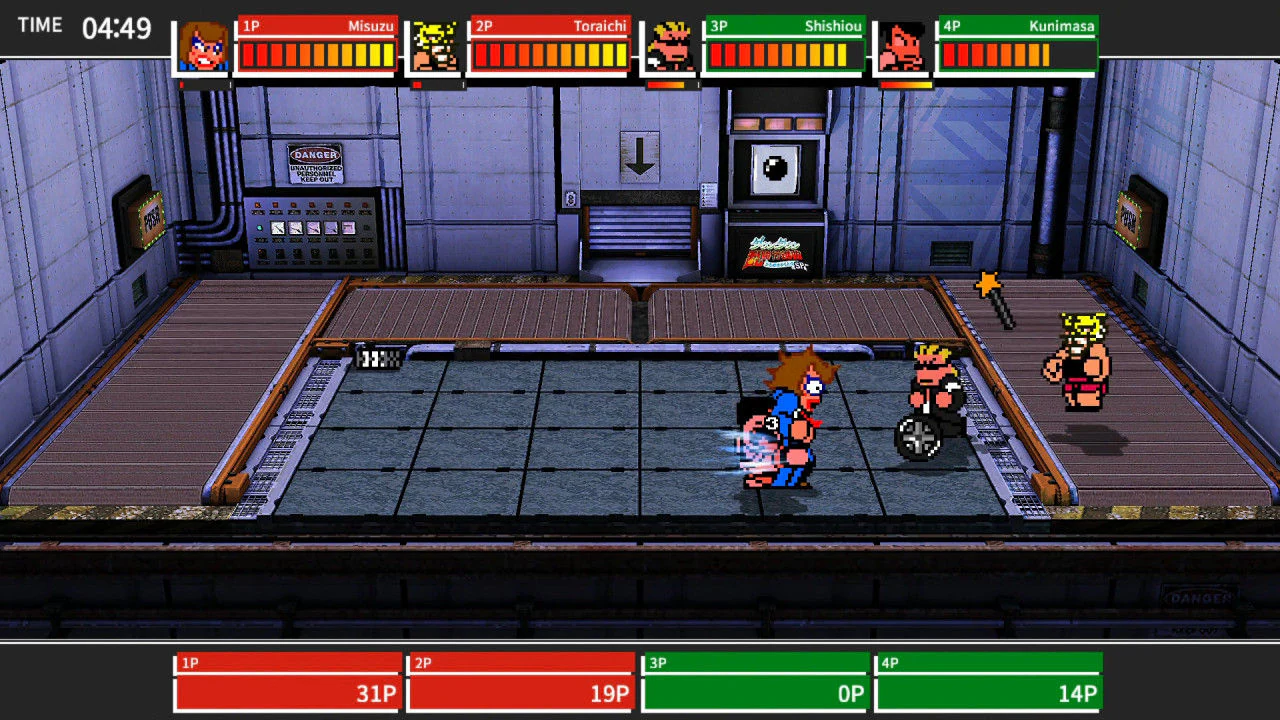Screen dimensions: 1280x720
Task: Click the 3P 0P score panel
Action: (x=755, y=681)
